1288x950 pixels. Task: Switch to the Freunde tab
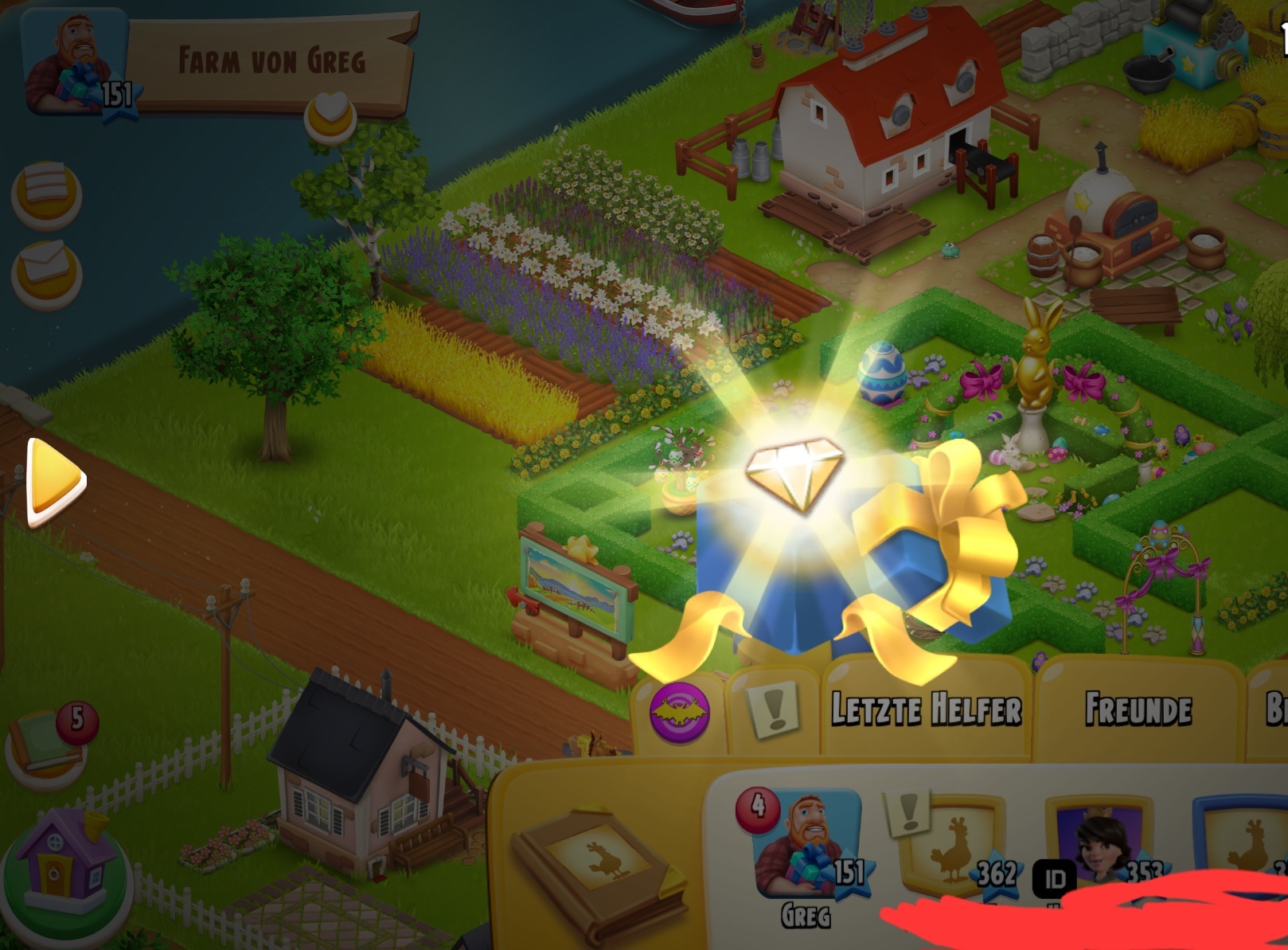pos(1138,709)
